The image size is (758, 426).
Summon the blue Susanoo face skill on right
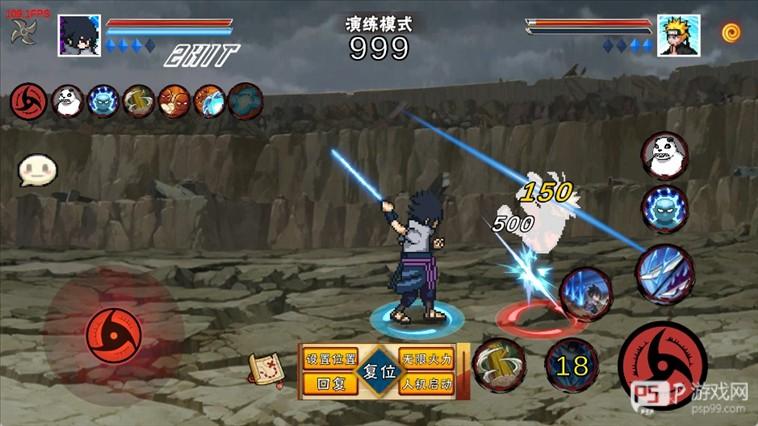click(664, 209)
